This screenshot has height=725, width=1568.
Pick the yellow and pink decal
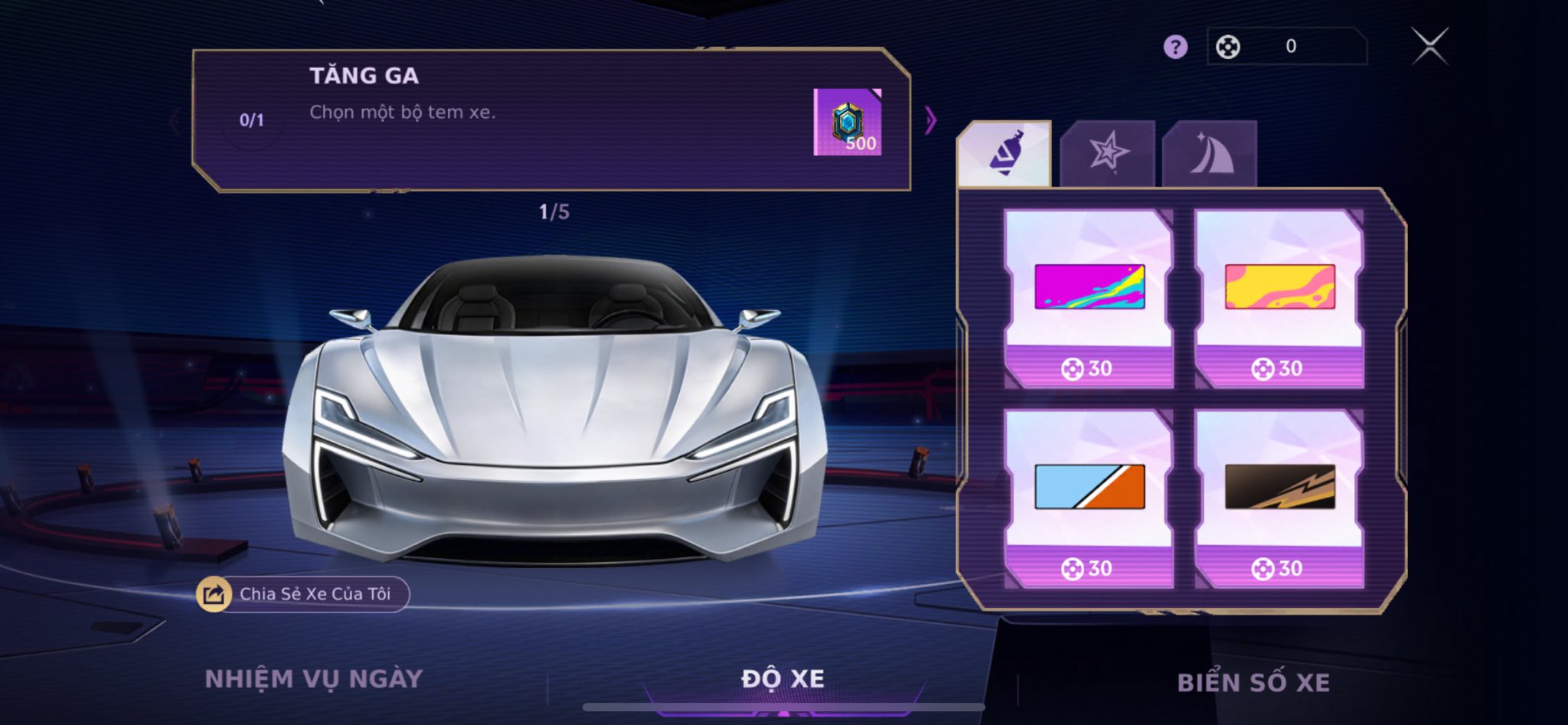(x=1279, y=298)
